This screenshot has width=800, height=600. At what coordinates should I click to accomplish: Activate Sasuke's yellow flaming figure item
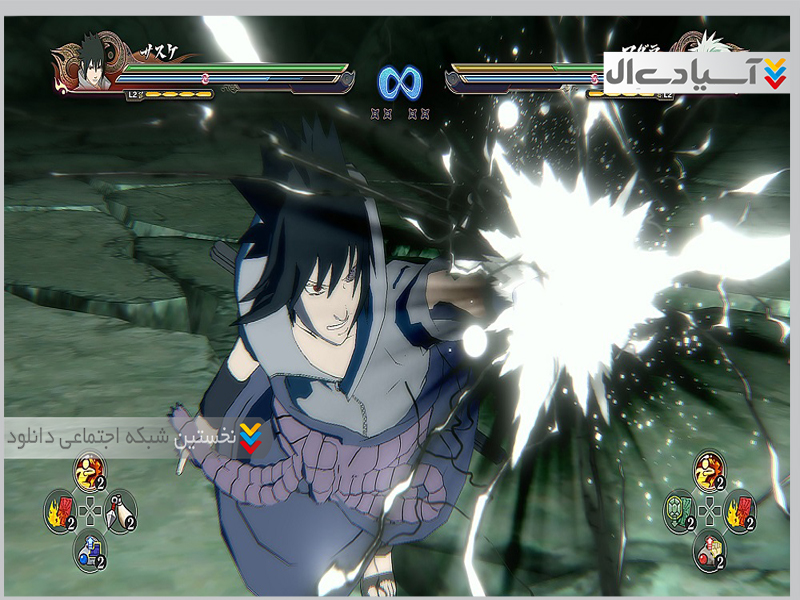click(x=89, y=471)
